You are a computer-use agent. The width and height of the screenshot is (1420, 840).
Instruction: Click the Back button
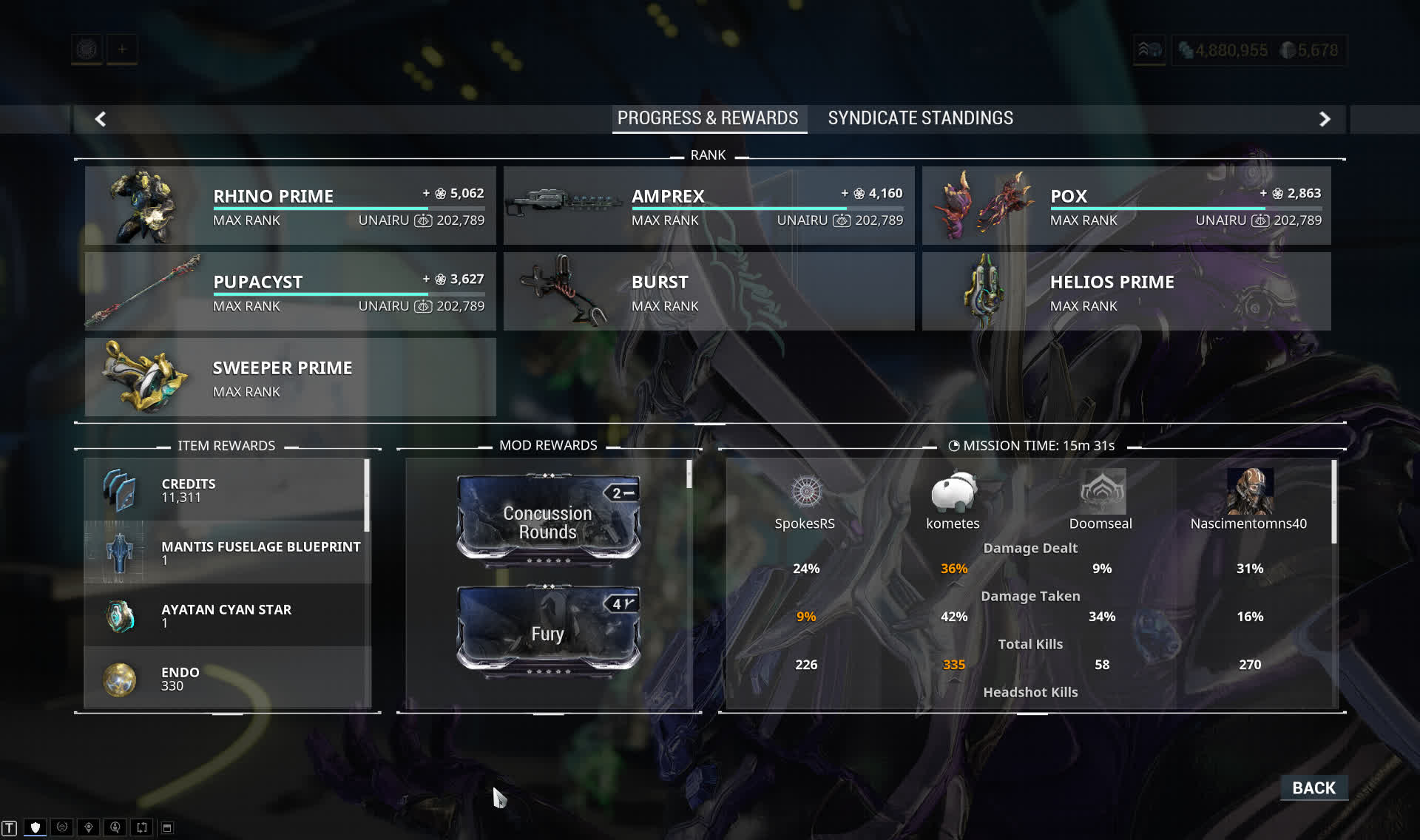(x=1313, y=788)
